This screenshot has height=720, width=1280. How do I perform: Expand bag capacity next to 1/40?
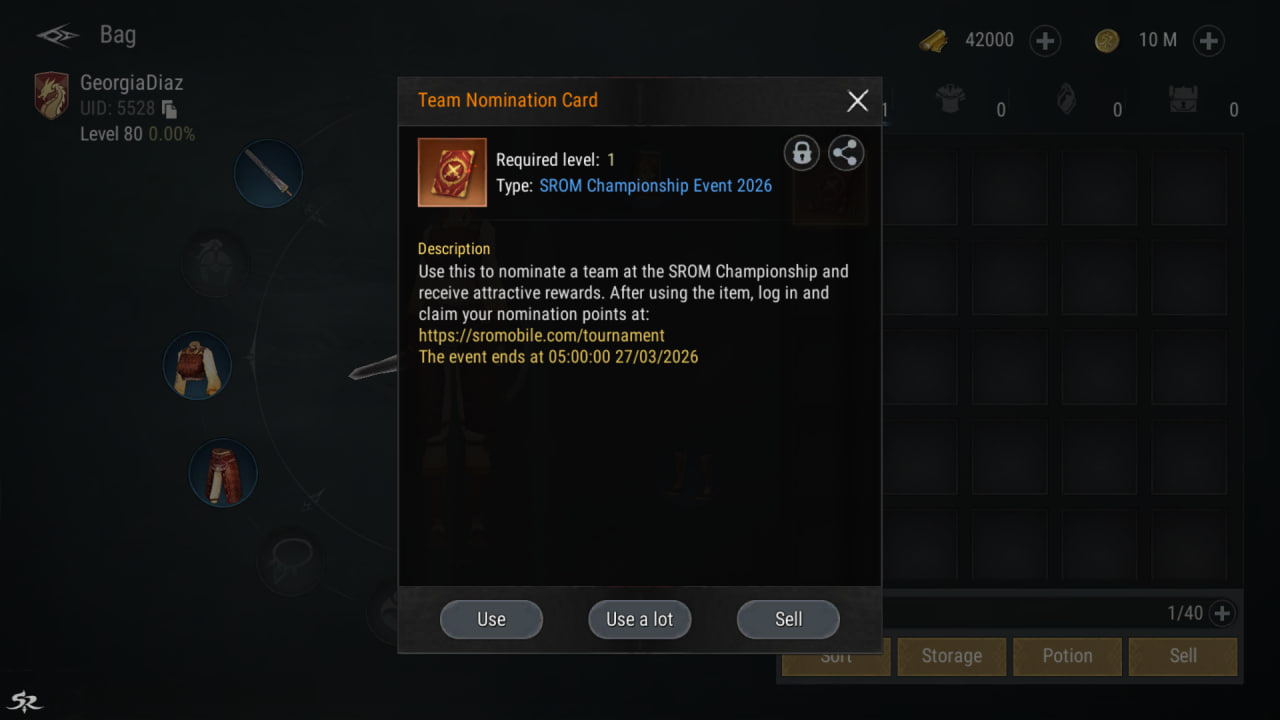pos(1222,613)
